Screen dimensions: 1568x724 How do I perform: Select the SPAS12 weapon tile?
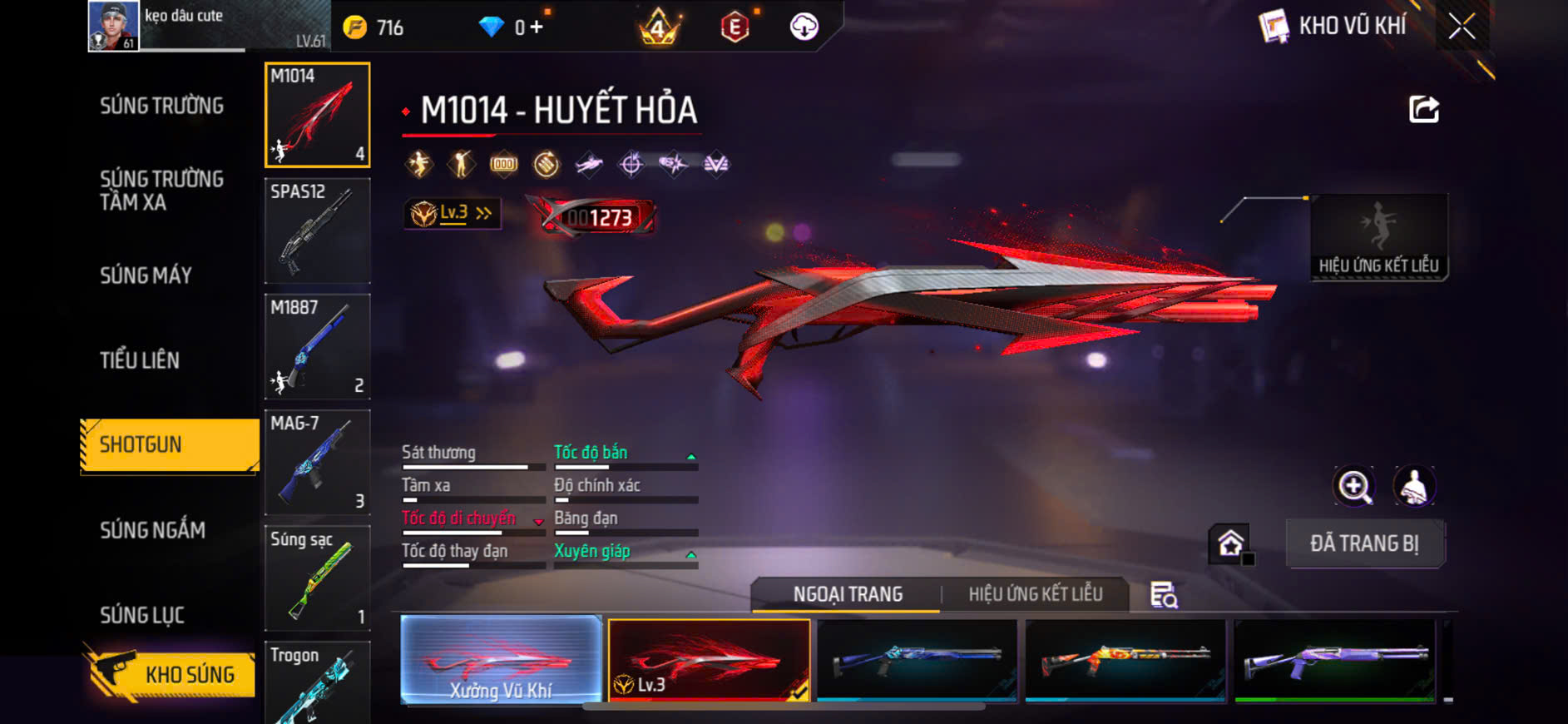[317, 231]
